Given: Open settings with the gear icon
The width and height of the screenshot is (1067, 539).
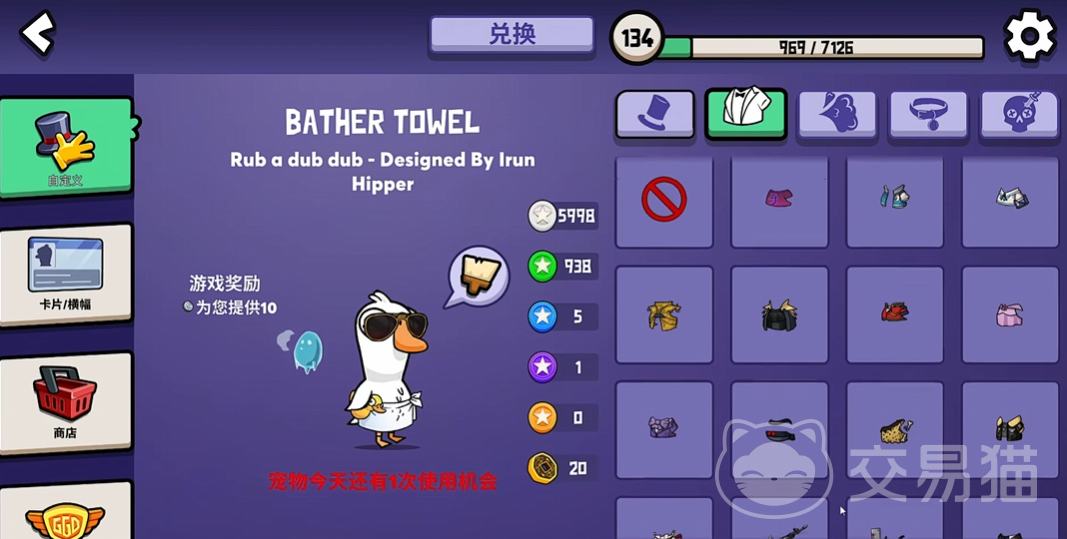Looking at the screenshot, I should pos(1029,36).
